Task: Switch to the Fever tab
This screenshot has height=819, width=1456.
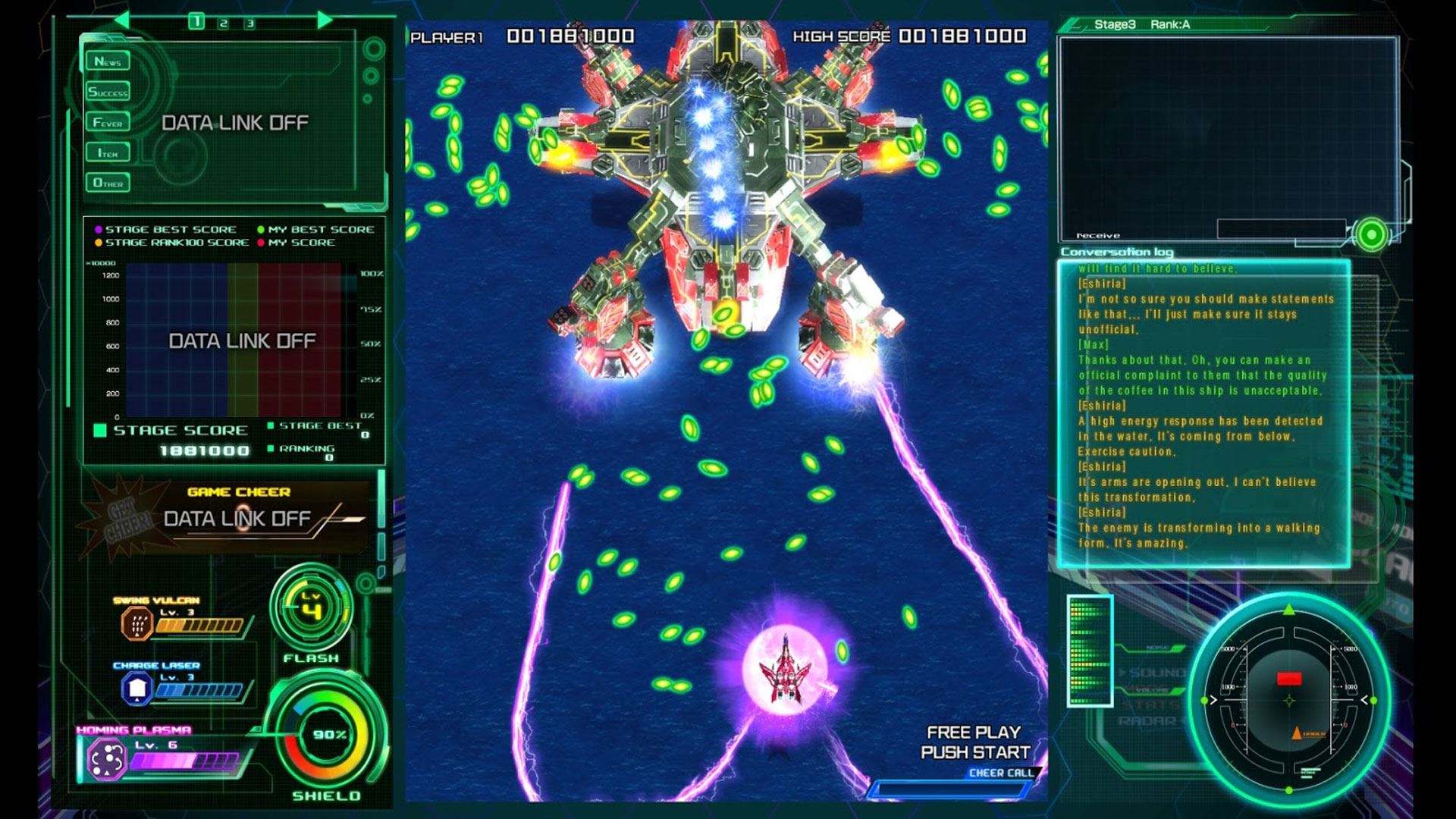Action: [108, 123]
